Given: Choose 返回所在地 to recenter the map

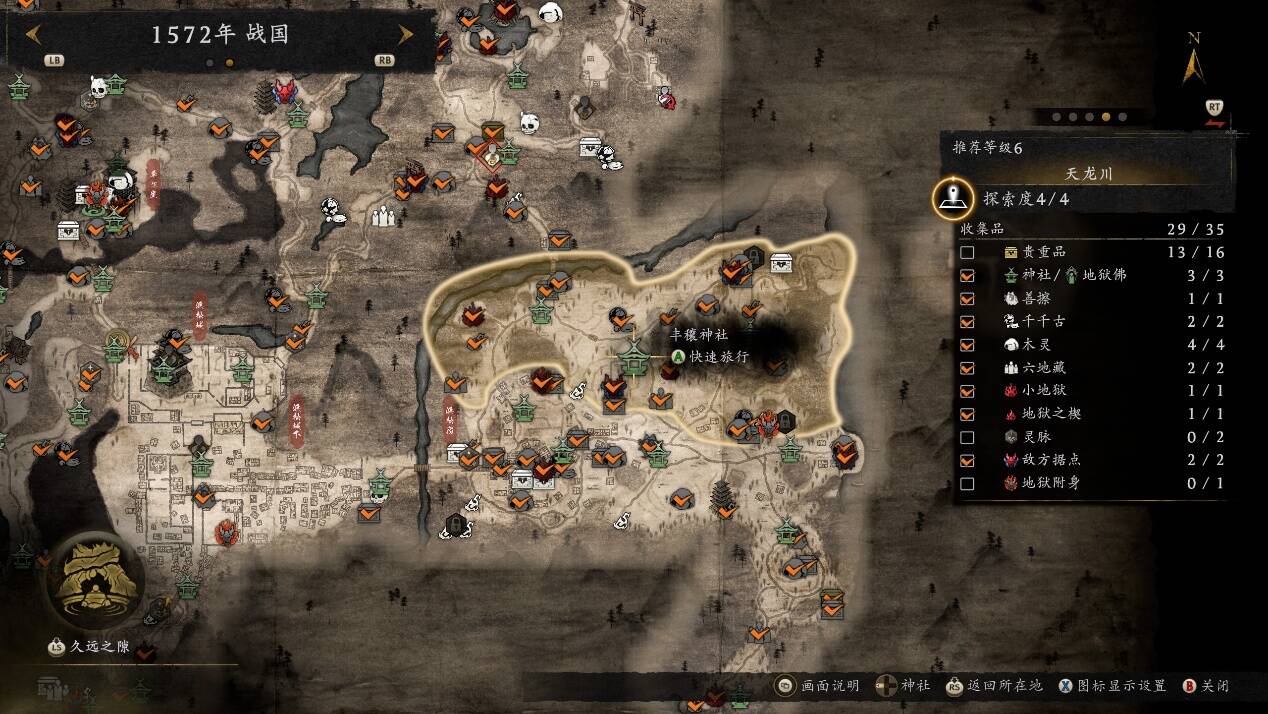Looking at the screenshot, I should [994, 686].
